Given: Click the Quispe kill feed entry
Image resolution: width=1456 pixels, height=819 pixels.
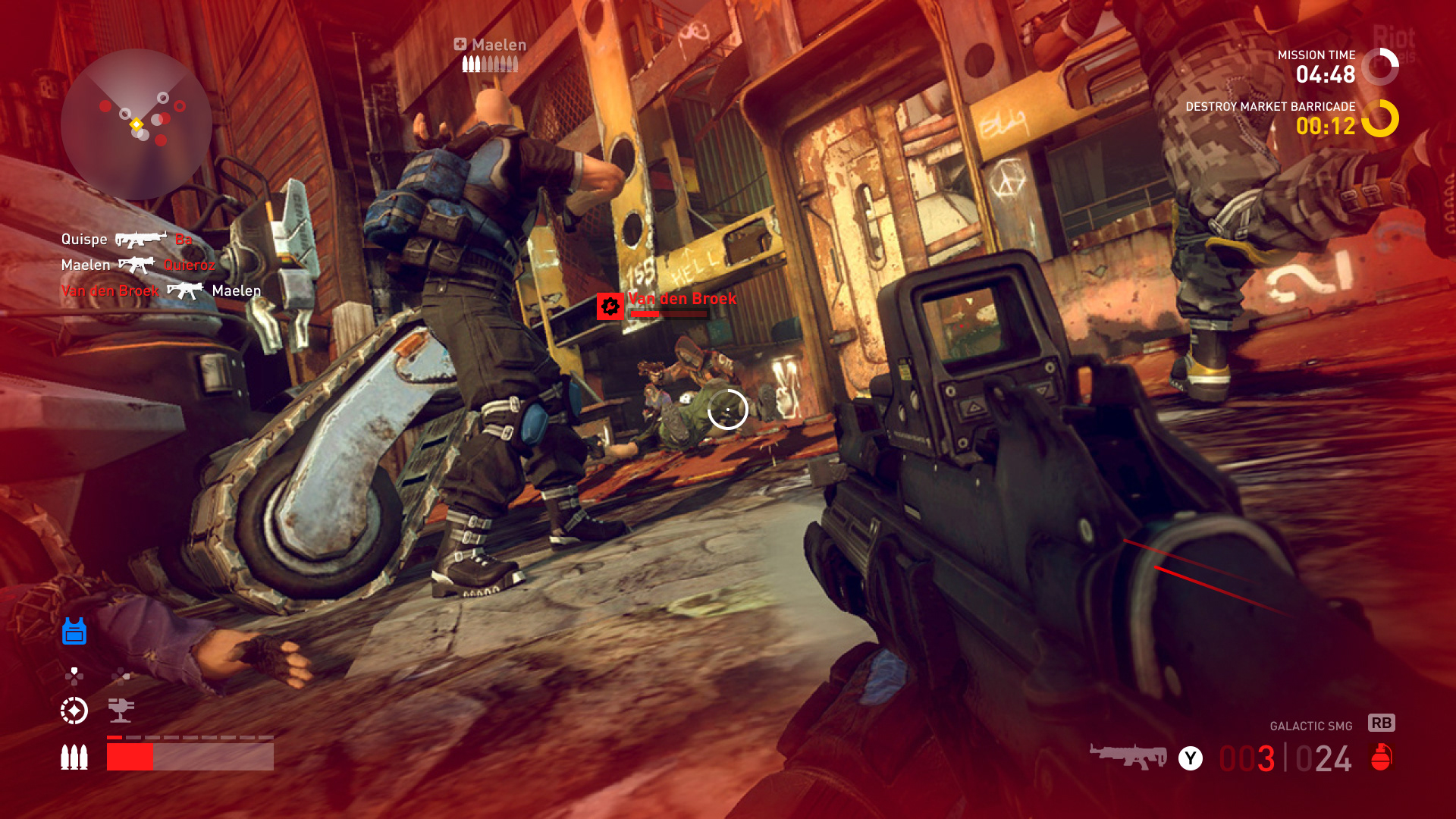Looking at the screenshot, I should (127, 240).
